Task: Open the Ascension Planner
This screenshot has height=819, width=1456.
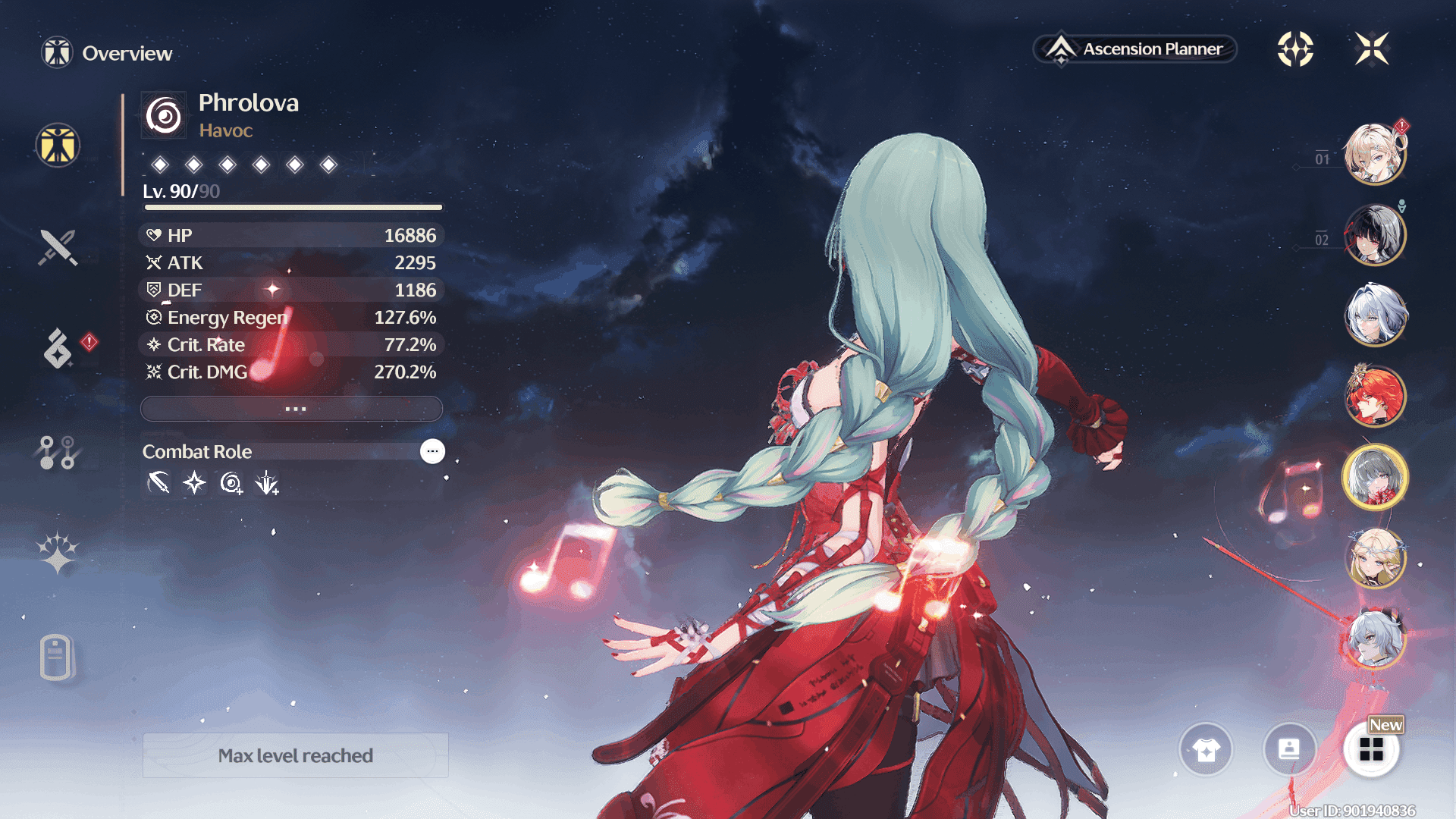Action: [1135, 49]
